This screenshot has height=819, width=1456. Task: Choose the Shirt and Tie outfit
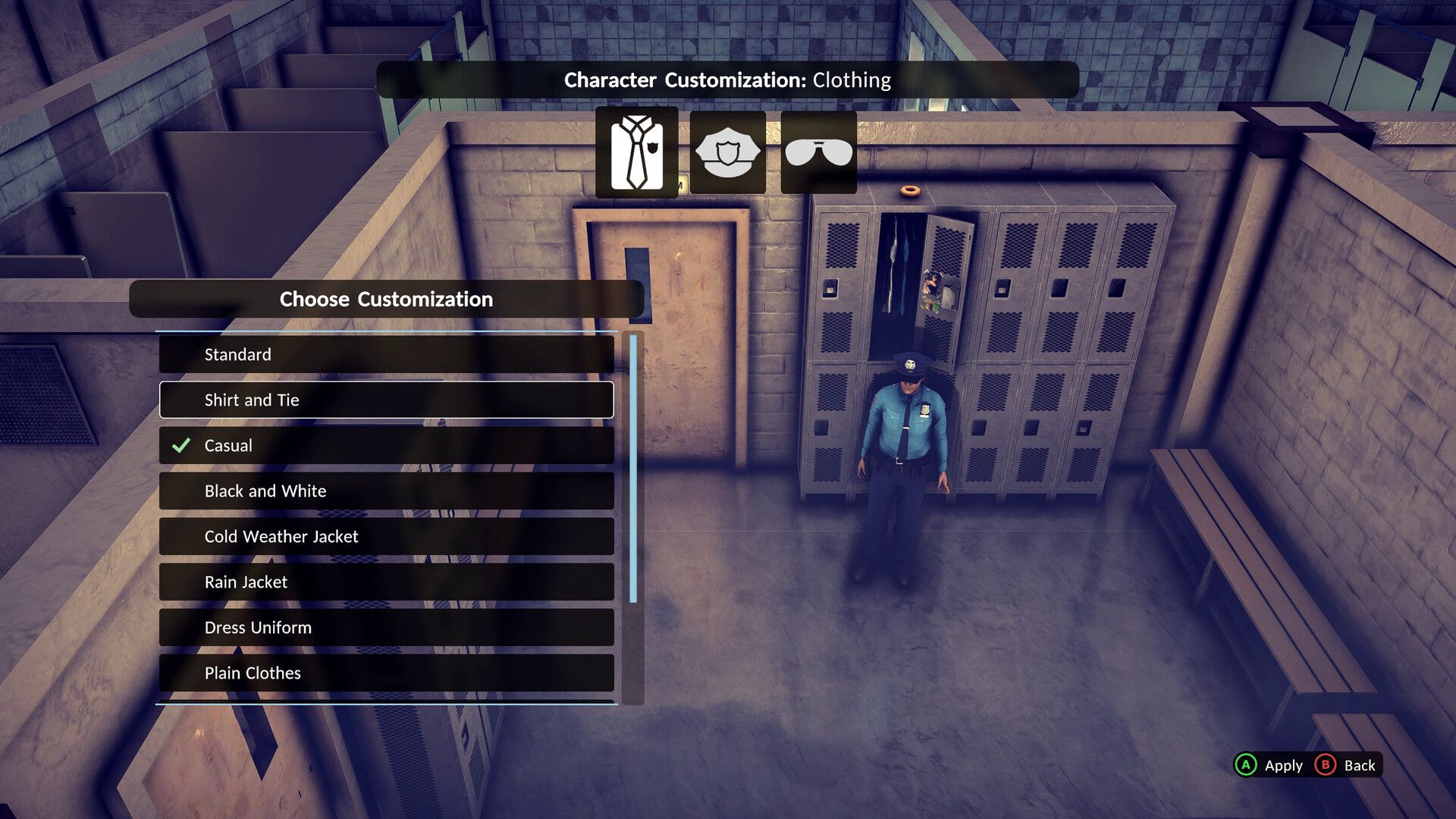pos(386,400)
